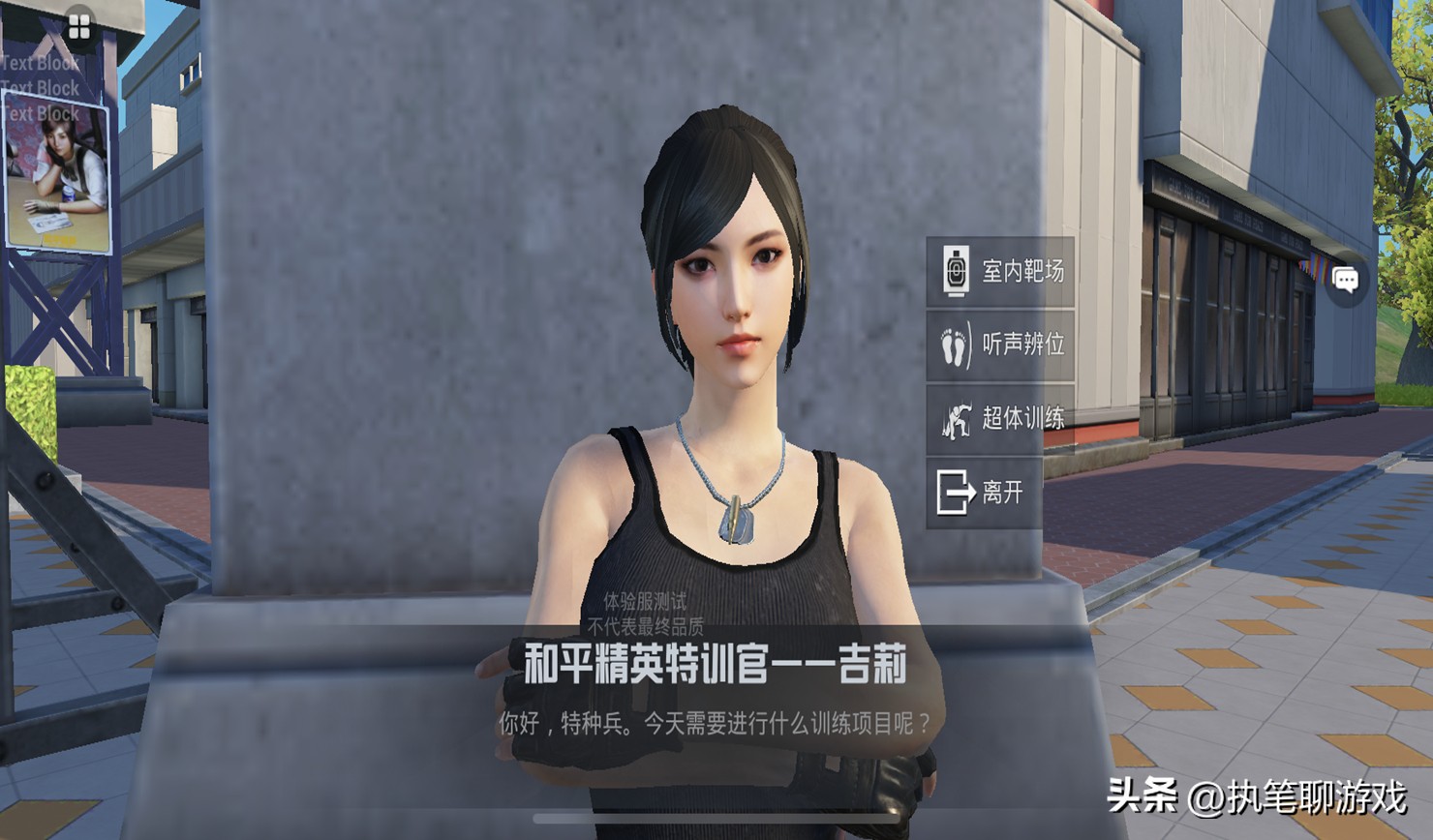The width and height of the screenshot is (1433, 840).
Task: Tap the target silhouette inside the range button
Action: (955, 273)
